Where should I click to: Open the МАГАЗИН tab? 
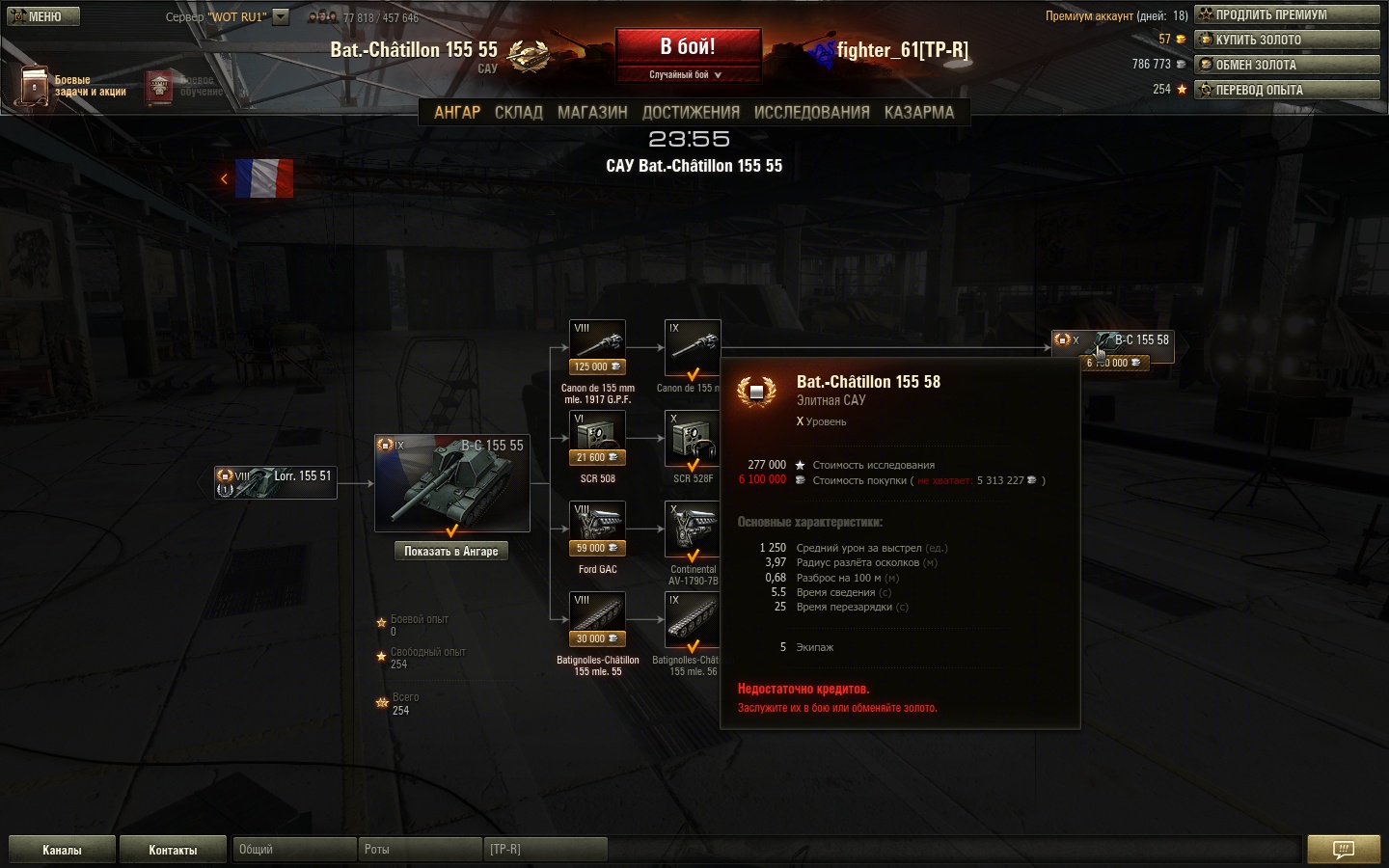[x=592, y=112]
